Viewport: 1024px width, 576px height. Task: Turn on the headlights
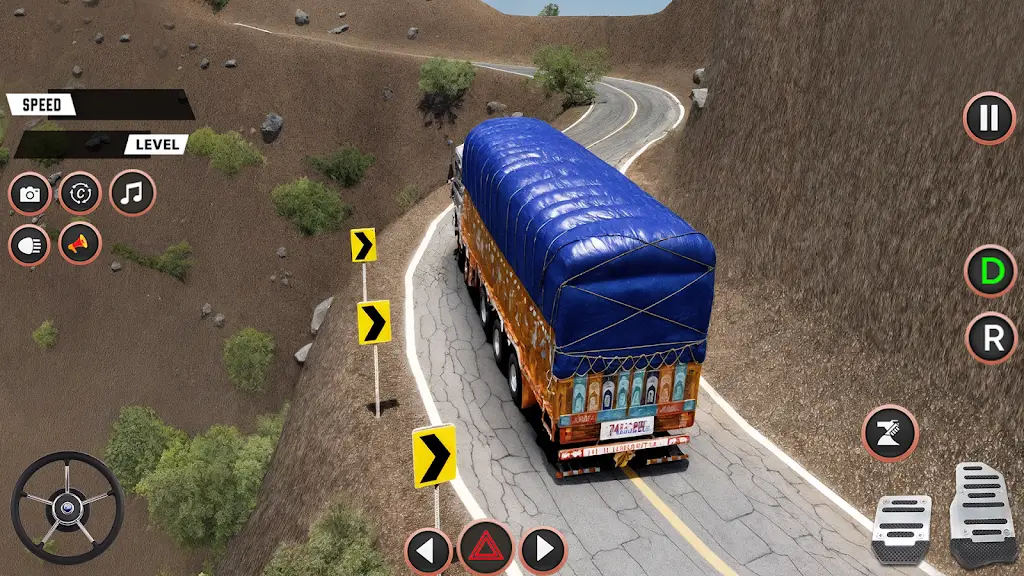coord(30,244)
